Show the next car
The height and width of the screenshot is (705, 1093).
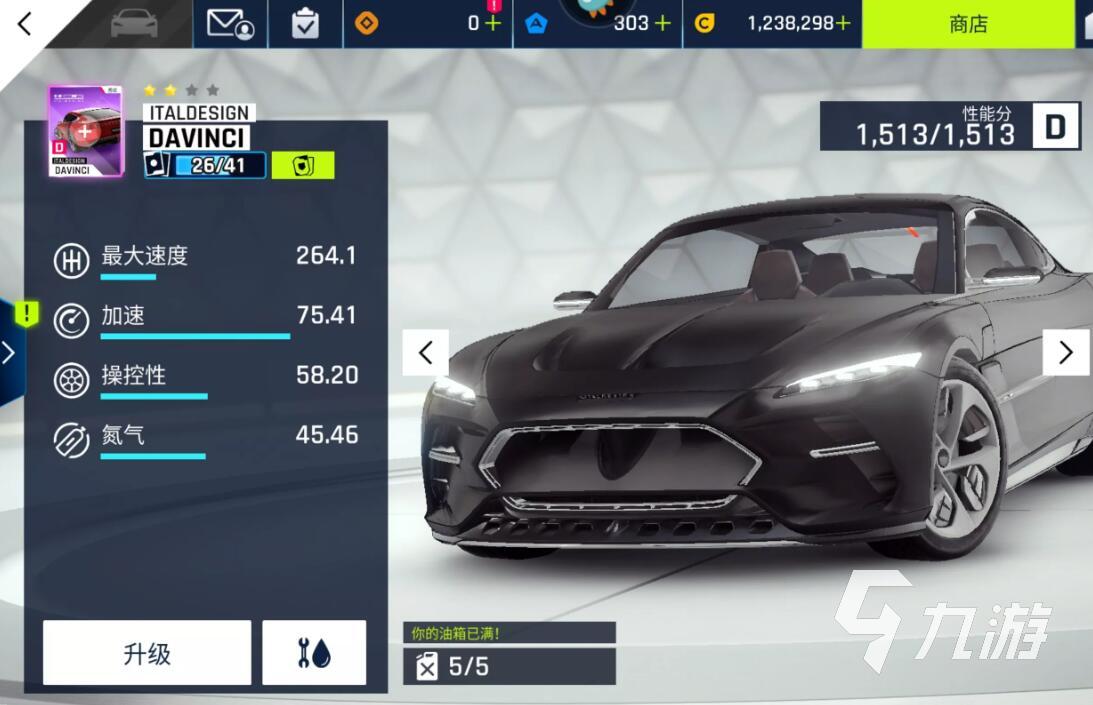pyautogui.click(x=1065, y=352)
